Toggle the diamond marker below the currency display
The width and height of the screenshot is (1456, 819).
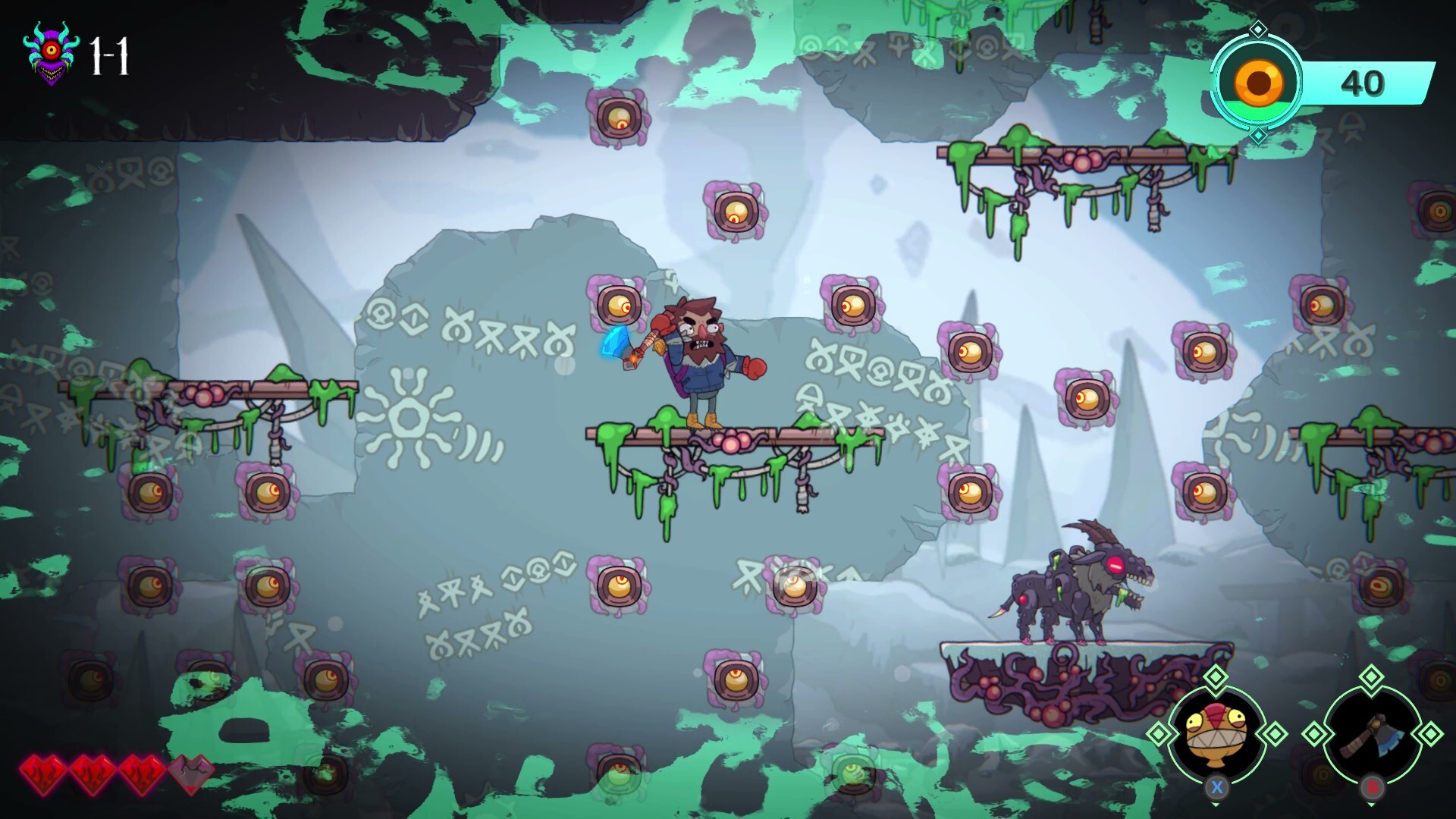[1258, 133]
